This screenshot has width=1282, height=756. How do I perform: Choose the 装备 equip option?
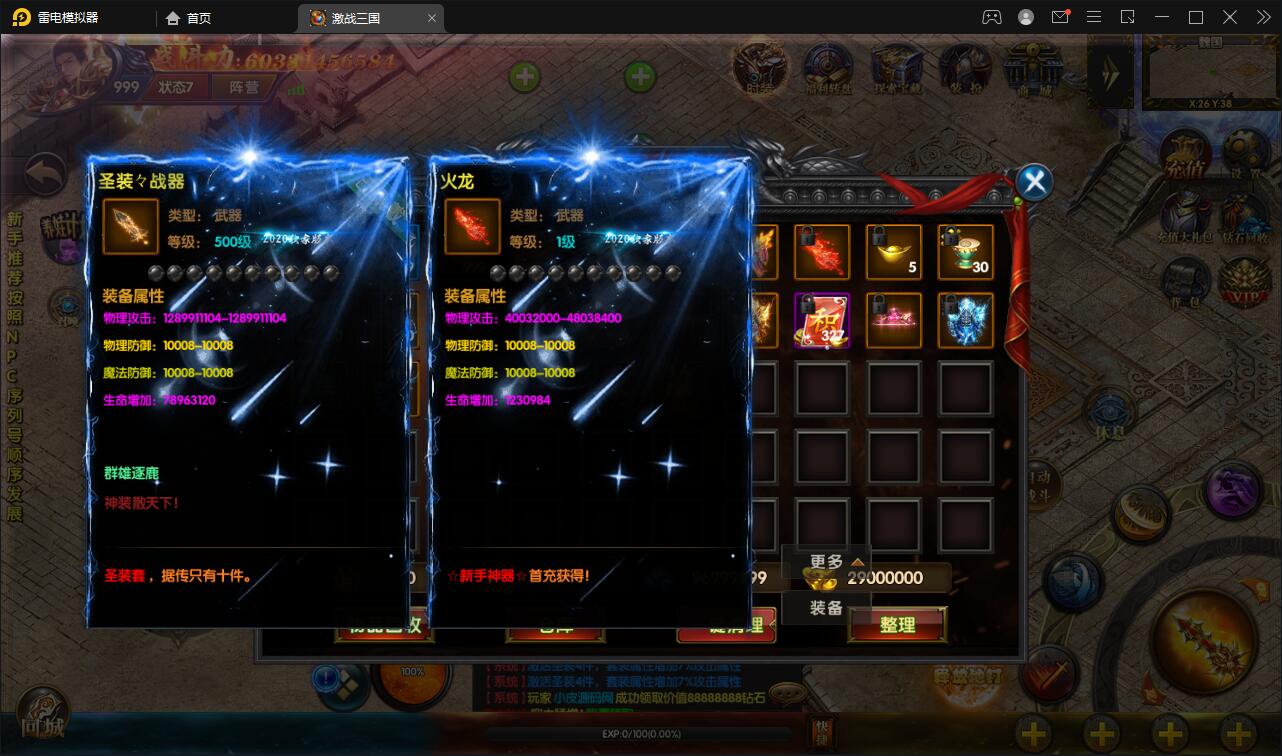[x=826, y=607]
